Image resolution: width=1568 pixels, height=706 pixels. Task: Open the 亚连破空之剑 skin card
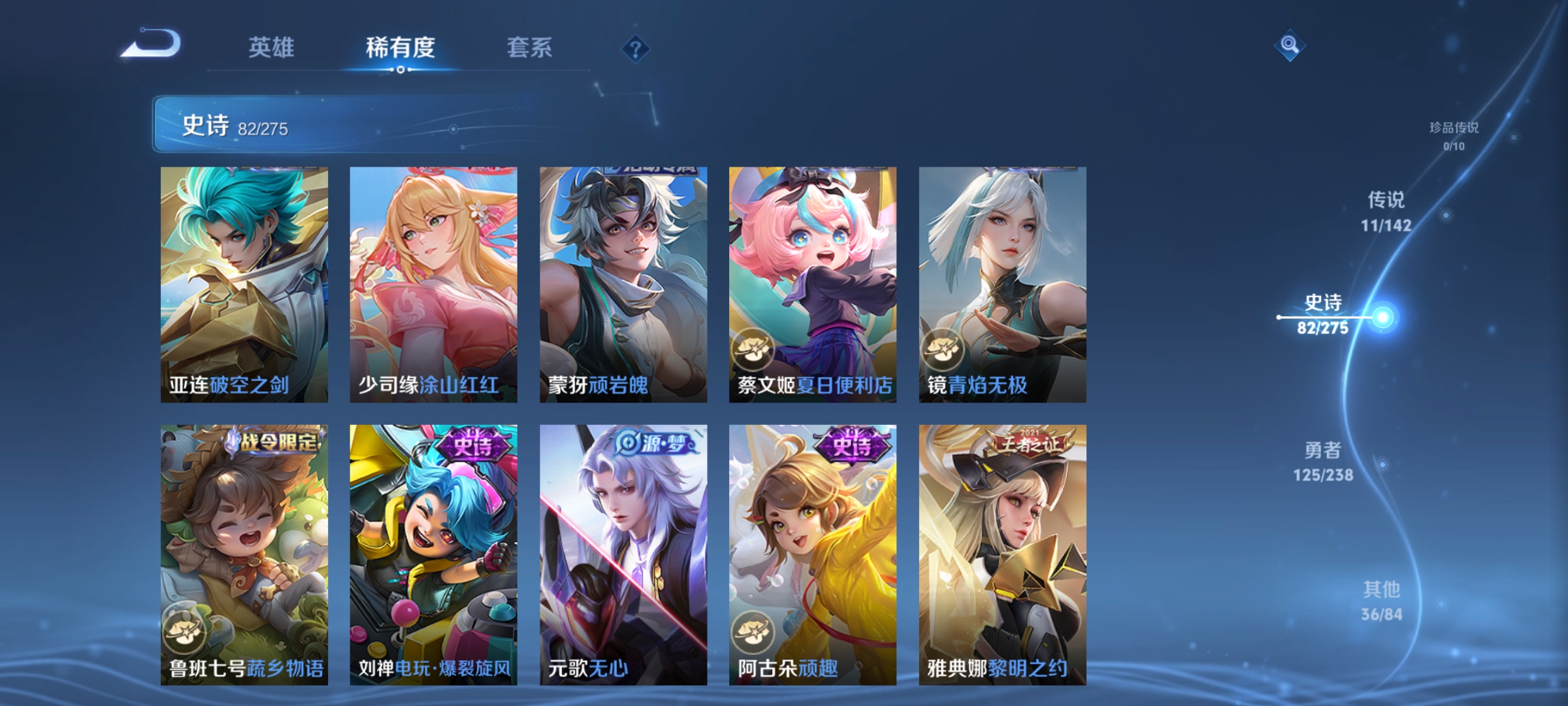[244, 281]
